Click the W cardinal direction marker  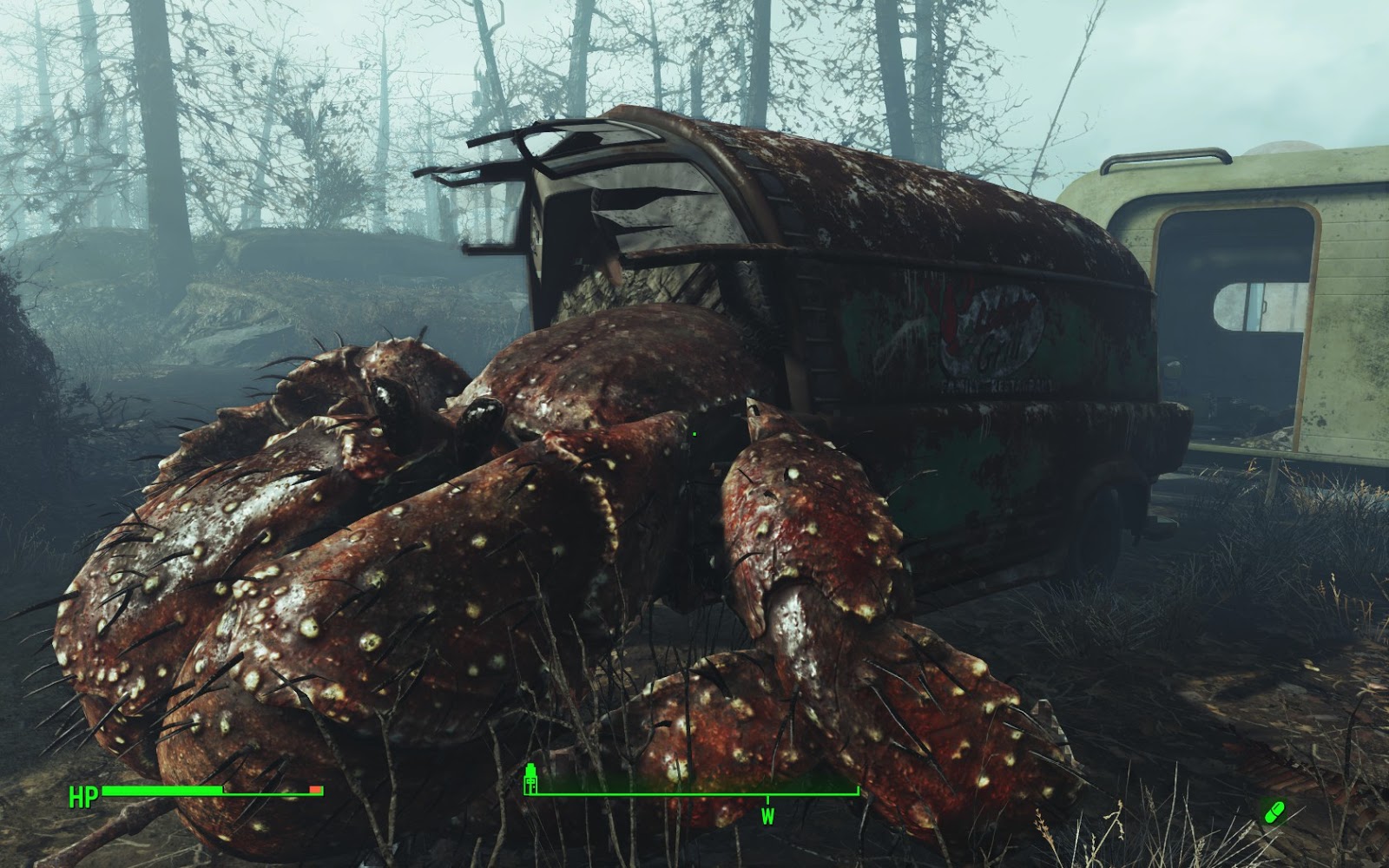coord(767,814)
